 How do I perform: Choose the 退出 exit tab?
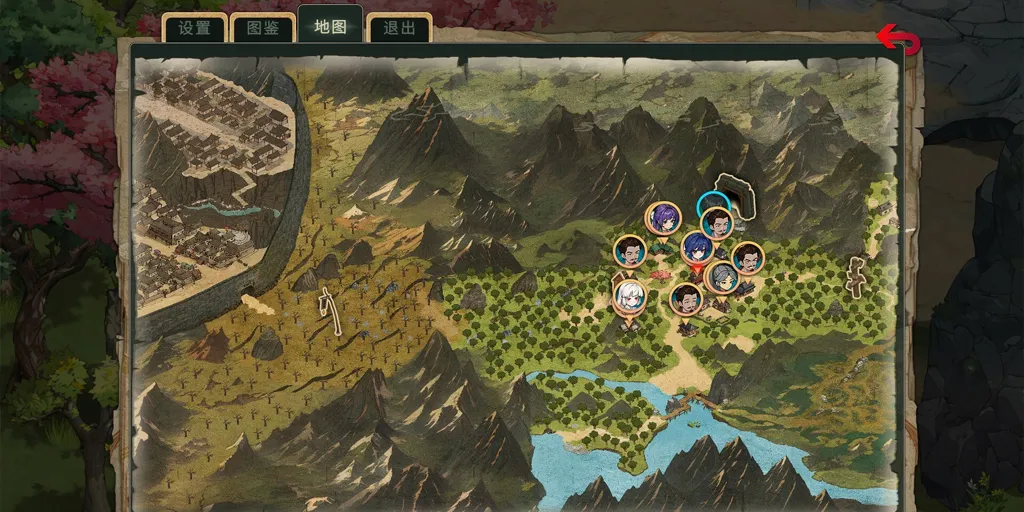(399, 28)
